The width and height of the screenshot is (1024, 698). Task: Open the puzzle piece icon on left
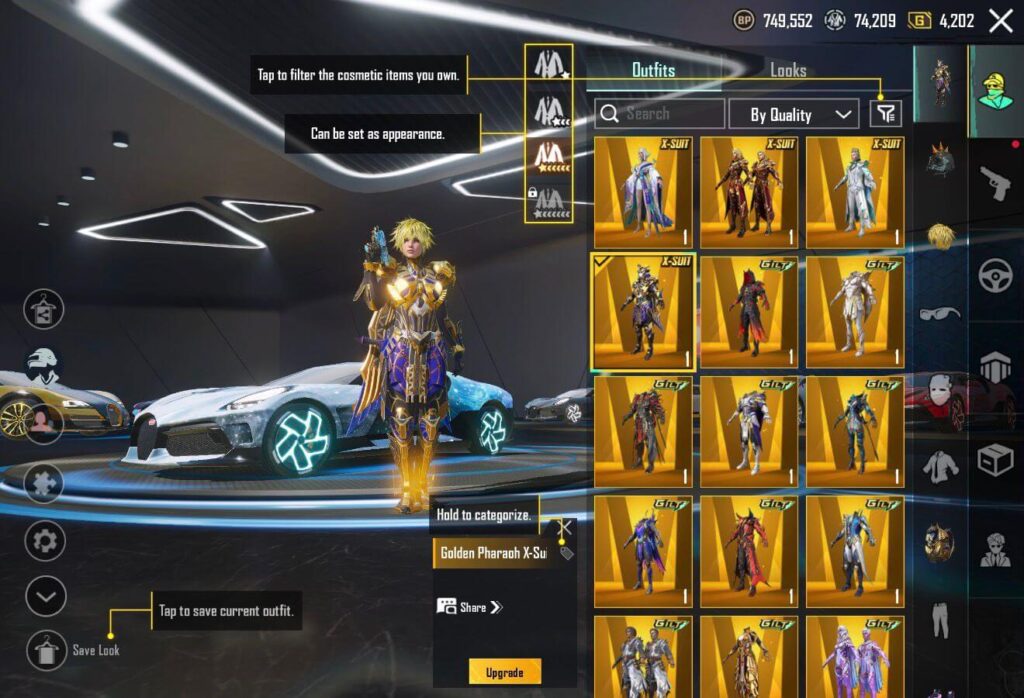point(45,484)
